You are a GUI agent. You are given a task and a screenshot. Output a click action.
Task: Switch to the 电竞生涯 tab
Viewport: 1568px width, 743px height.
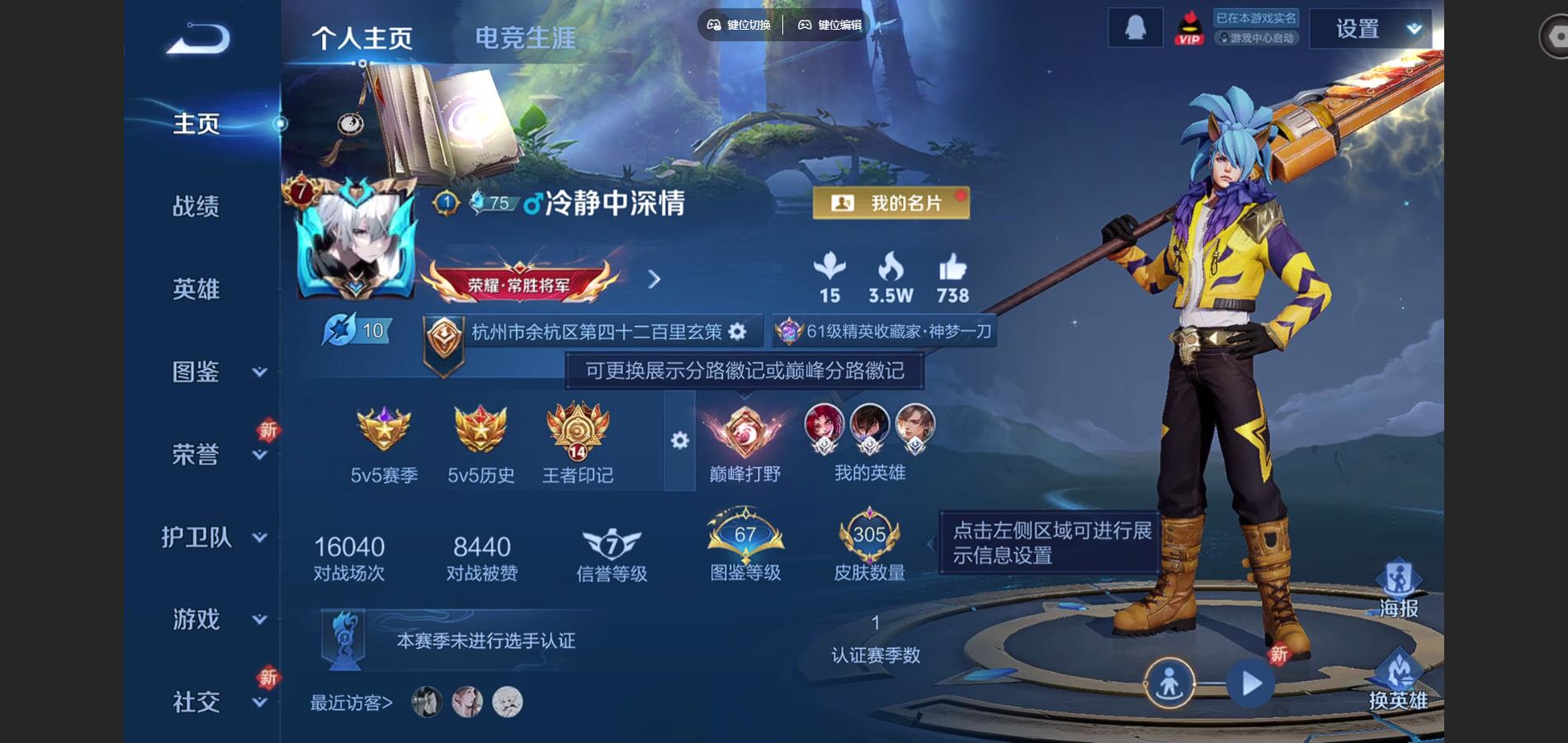(526, 35)
